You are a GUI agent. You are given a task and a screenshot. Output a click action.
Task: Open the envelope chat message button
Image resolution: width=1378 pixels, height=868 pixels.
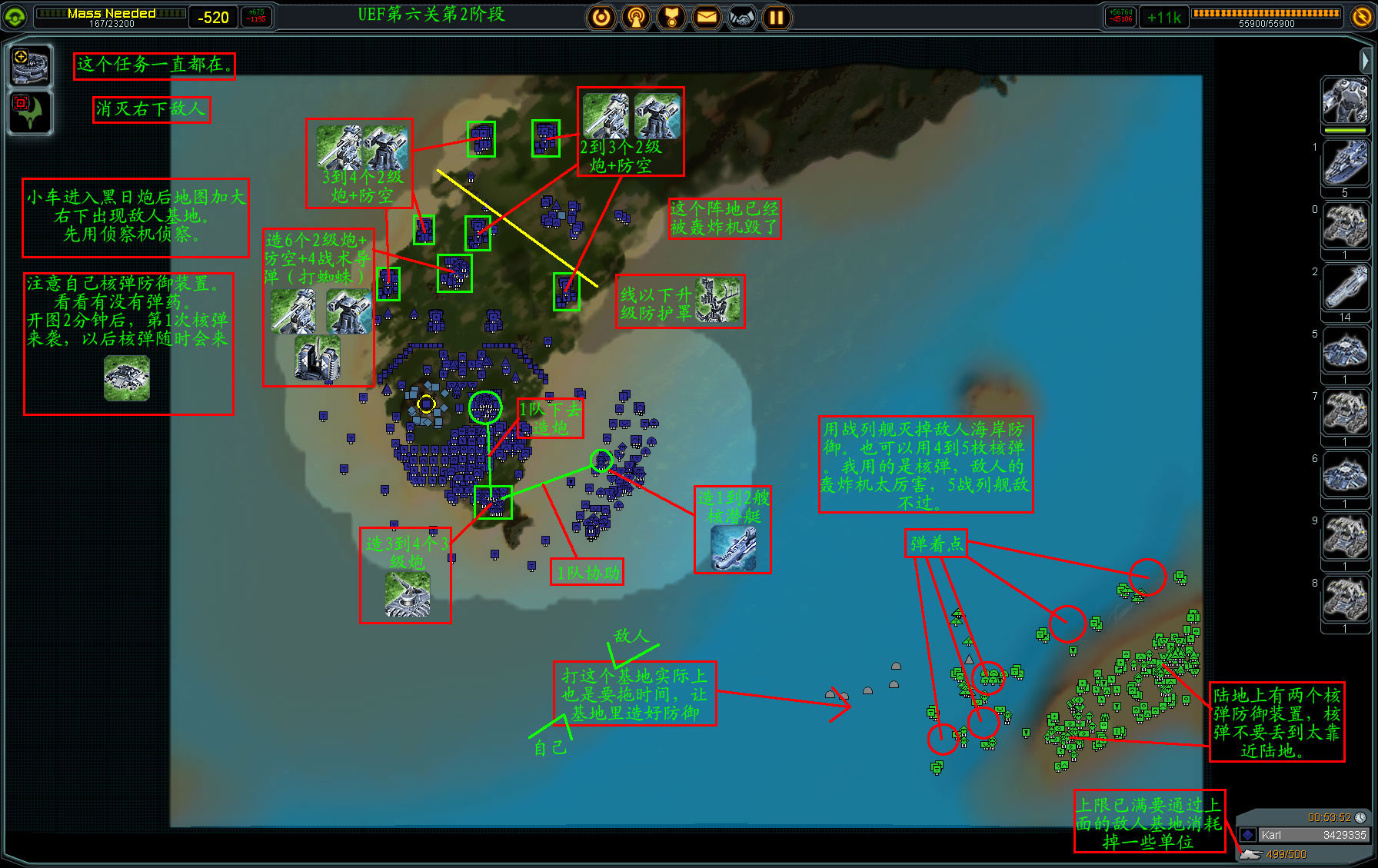706,17
